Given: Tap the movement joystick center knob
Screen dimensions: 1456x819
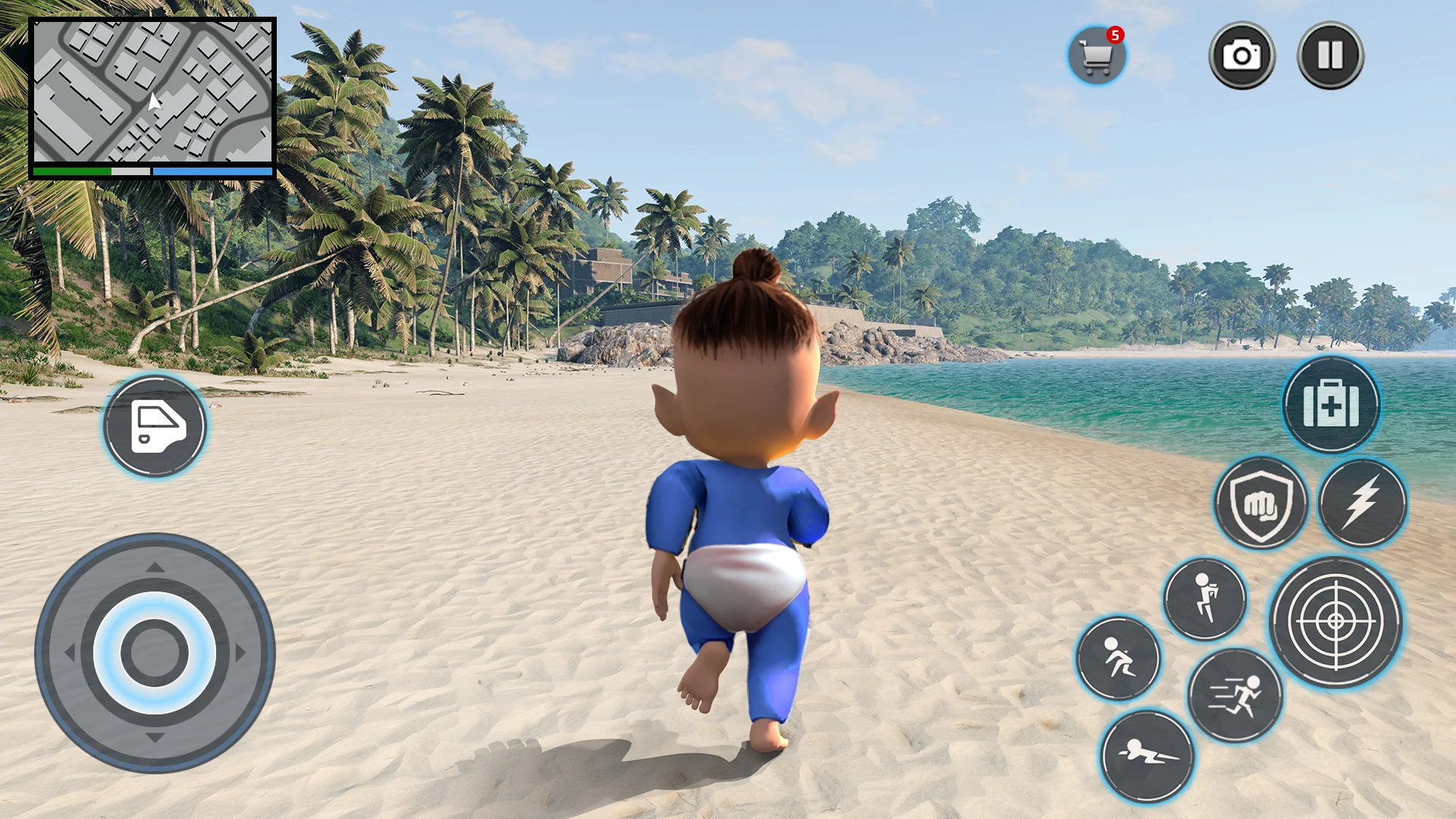Looking at the screenshot, I should 155,653.
